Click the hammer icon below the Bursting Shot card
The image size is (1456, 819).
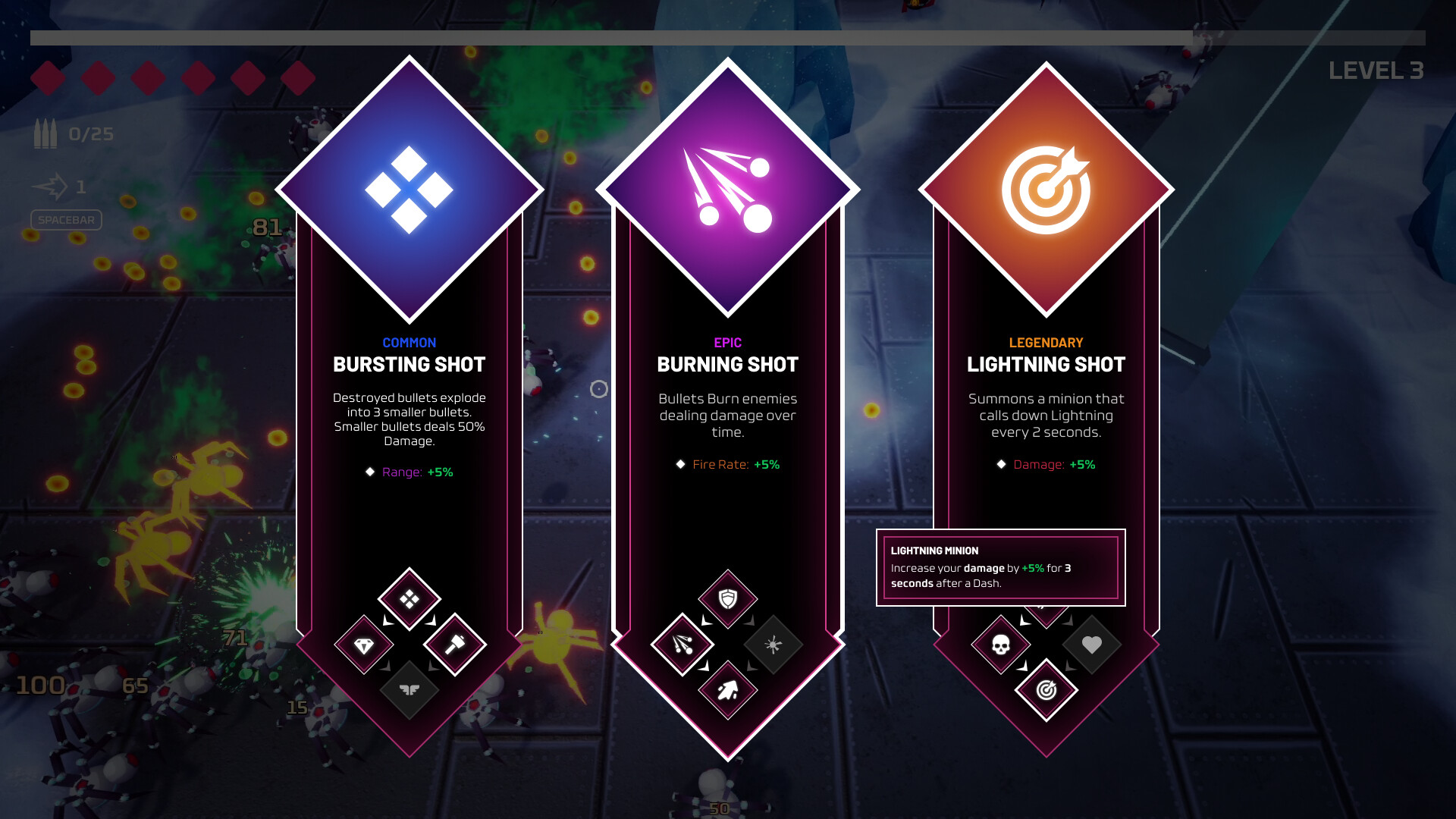pos(456,646)
